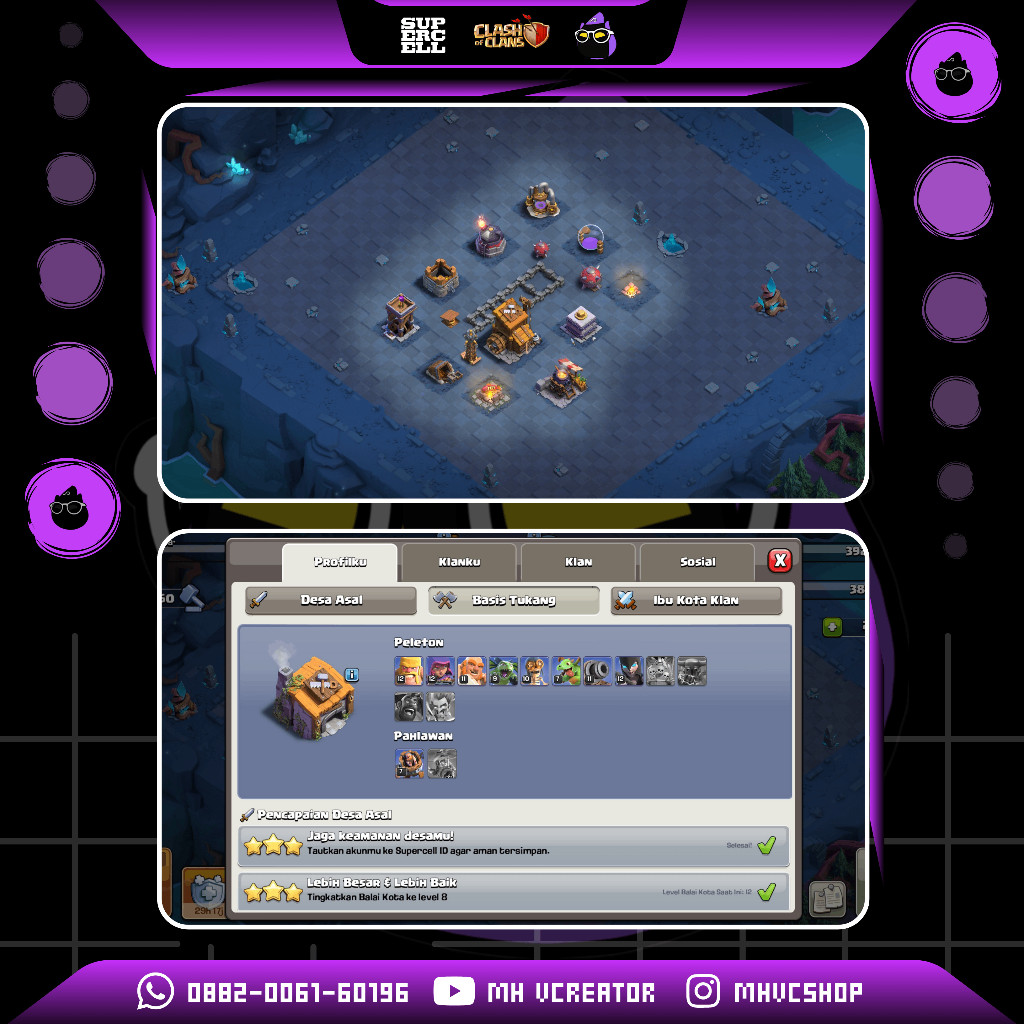The image size is (1024, 1024).
Task: Show the Sosial tab
Action: click(x=697, y=563)
